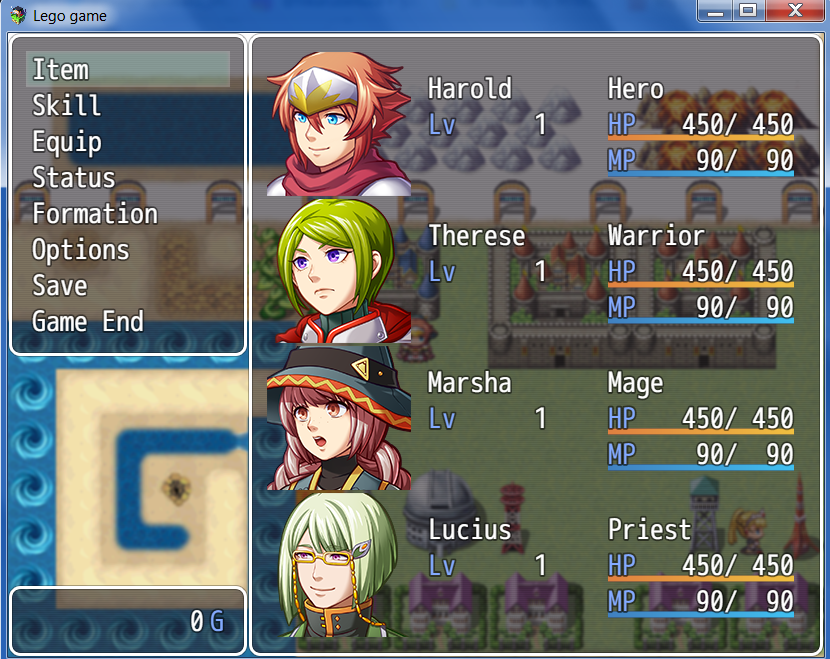Select Harold the Hero's party row

point(540,124)
